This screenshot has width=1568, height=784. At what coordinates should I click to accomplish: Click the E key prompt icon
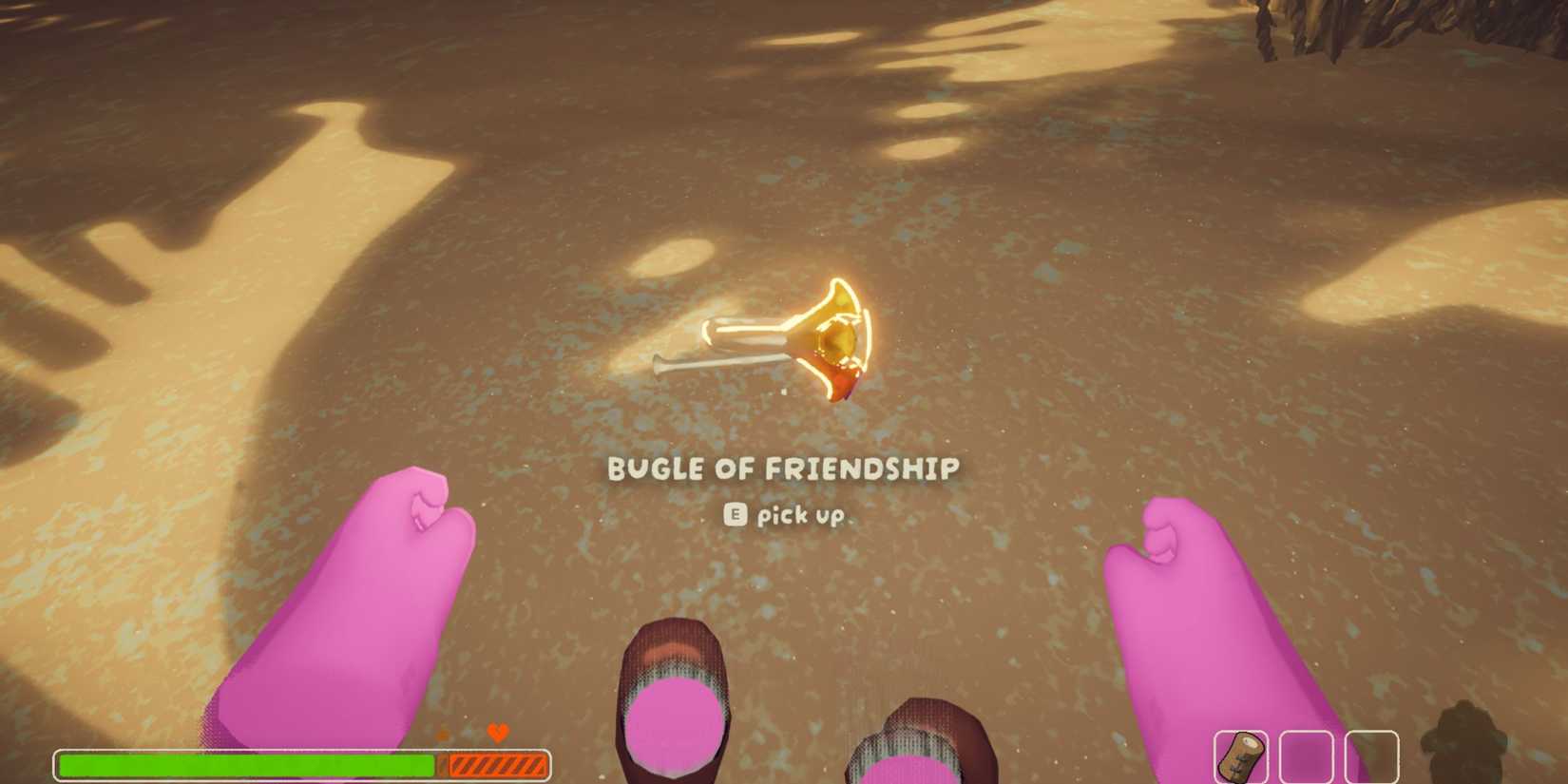pyautogui.click(x=733, y=514)
